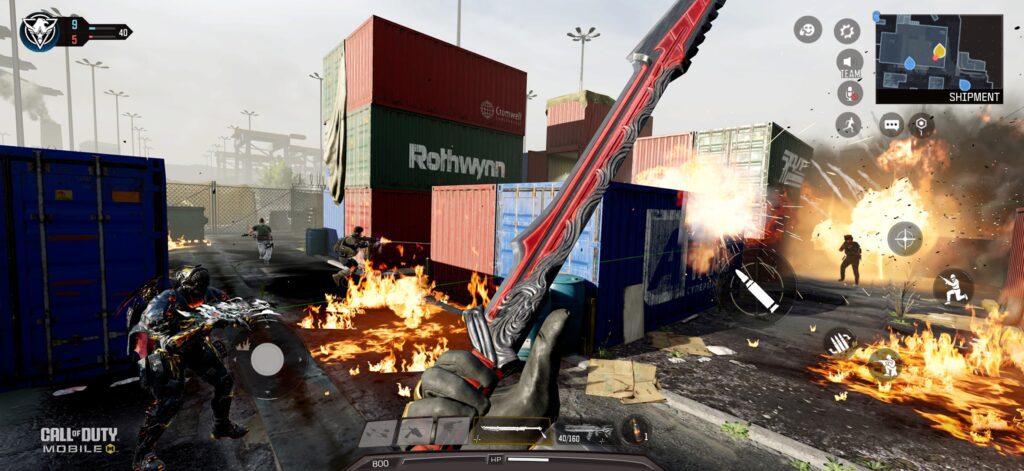Select the pistol scorestreak slot
This screenshot has height=471, width=1024.
coord(414,433)
